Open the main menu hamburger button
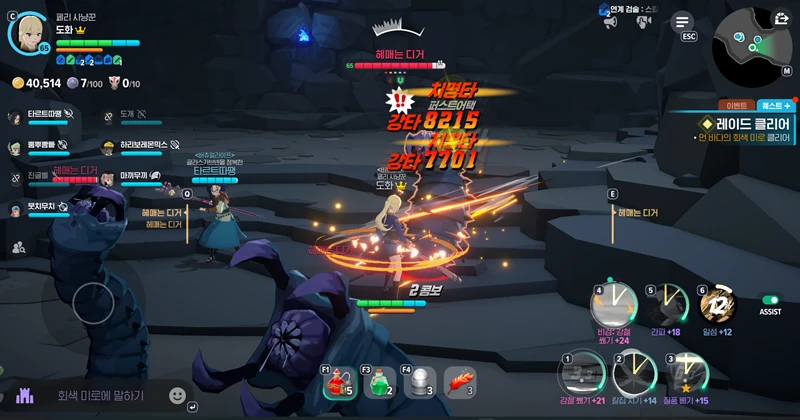The image size is (800, 420). click(683, 21)
